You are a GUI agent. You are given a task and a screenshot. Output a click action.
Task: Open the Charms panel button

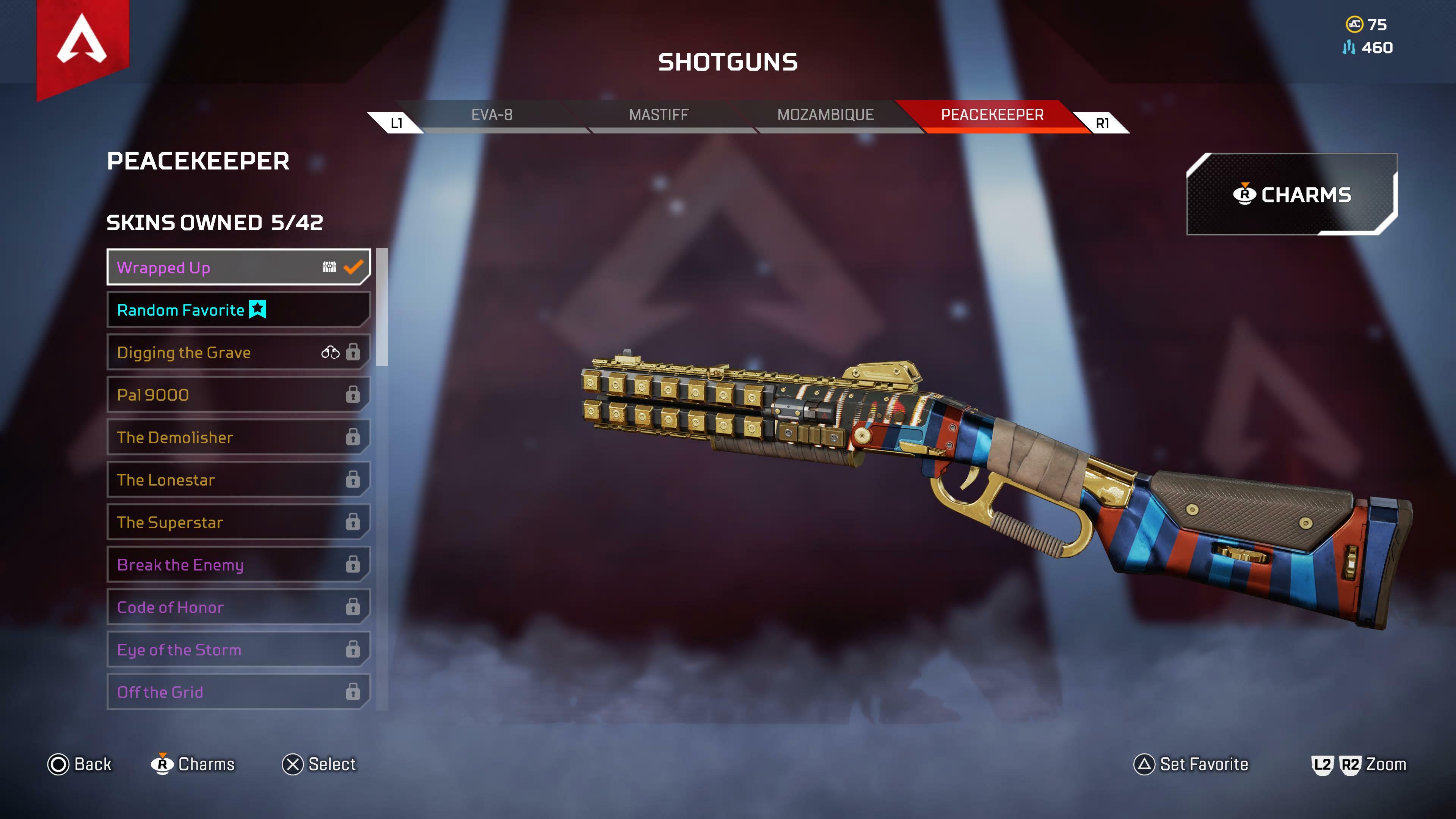point(1291,195)
